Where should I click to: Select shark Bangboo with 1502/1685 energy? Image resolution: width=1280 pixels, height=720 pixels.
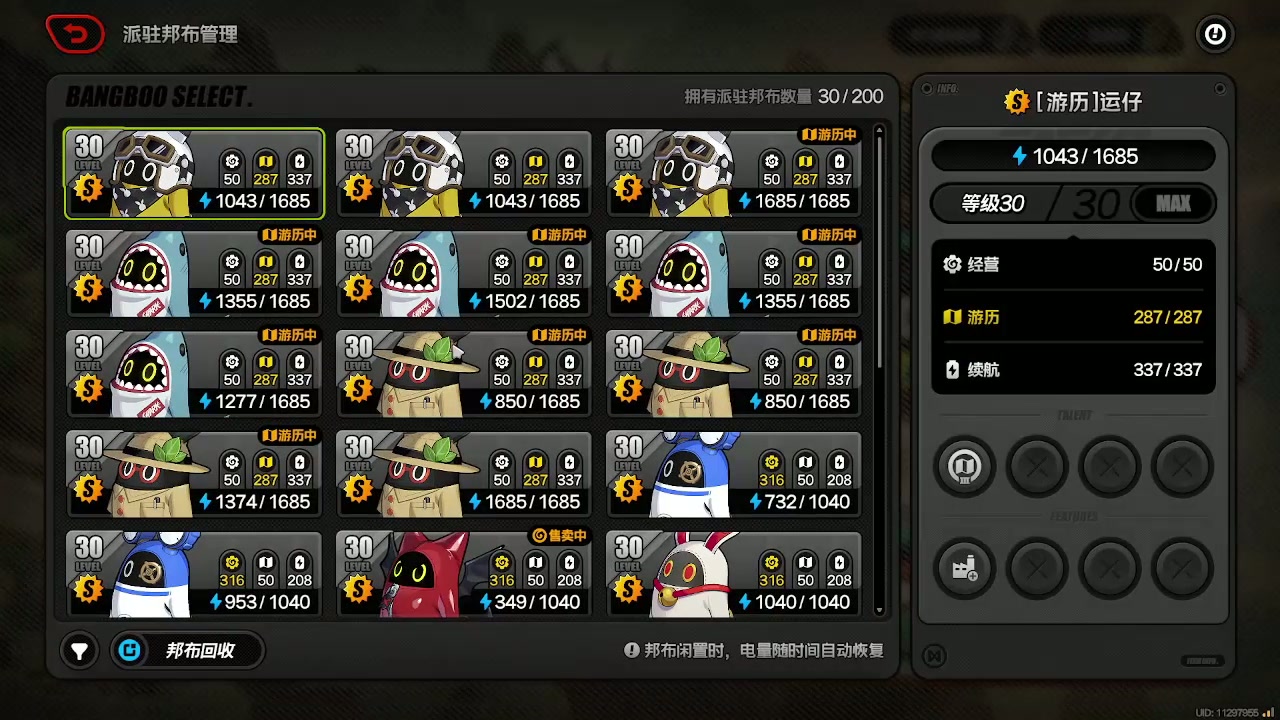point(464,273)
